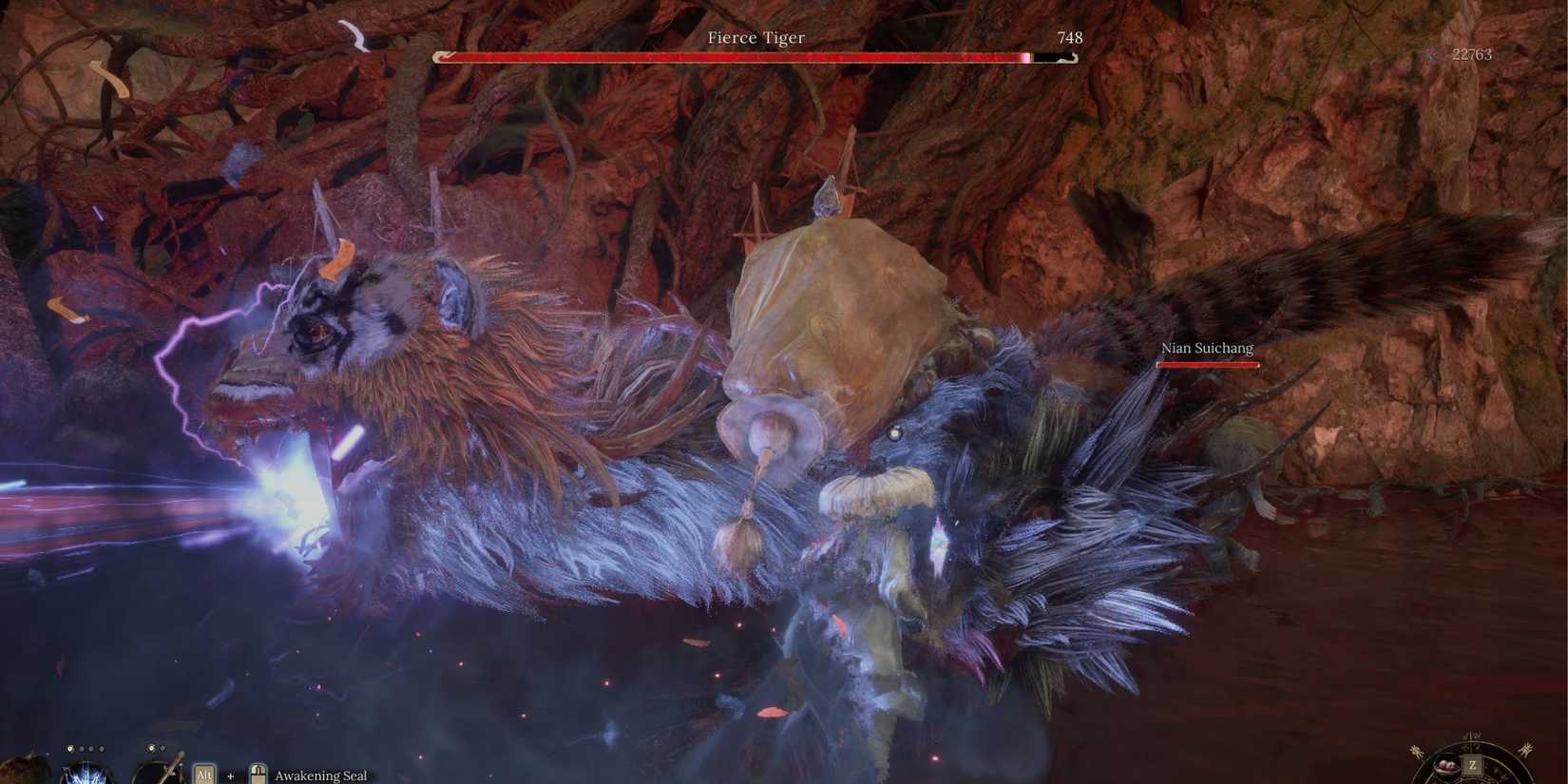1568x784 pixels.
Task: Click the right flower ornament on the item wheel
Action: coord(1527,750)
